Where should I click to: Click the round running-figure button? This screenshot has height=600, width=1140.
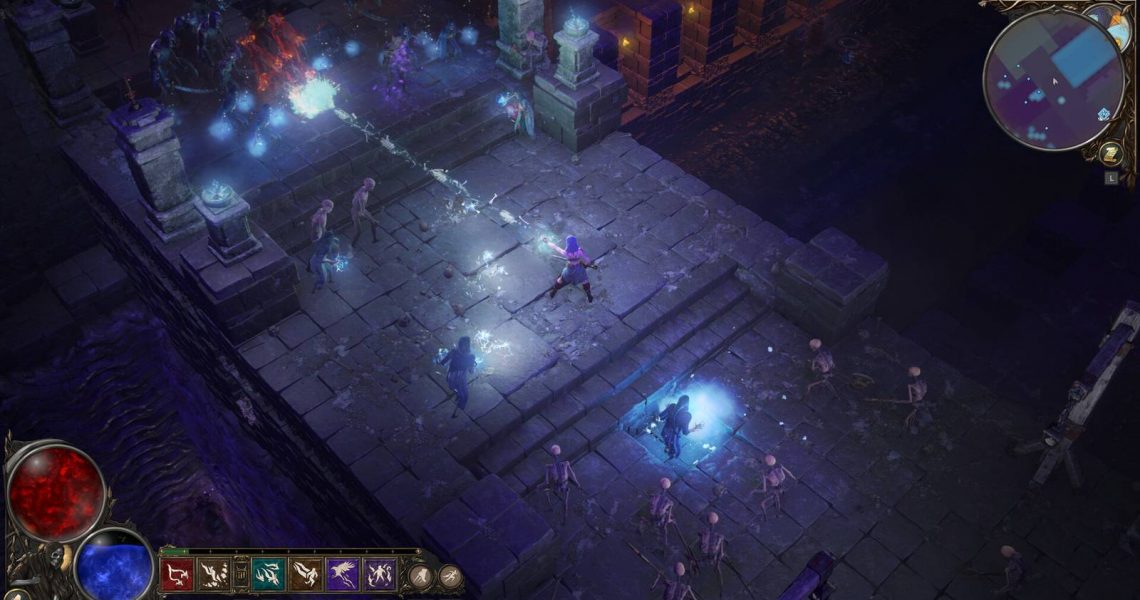tap(449, 575)
